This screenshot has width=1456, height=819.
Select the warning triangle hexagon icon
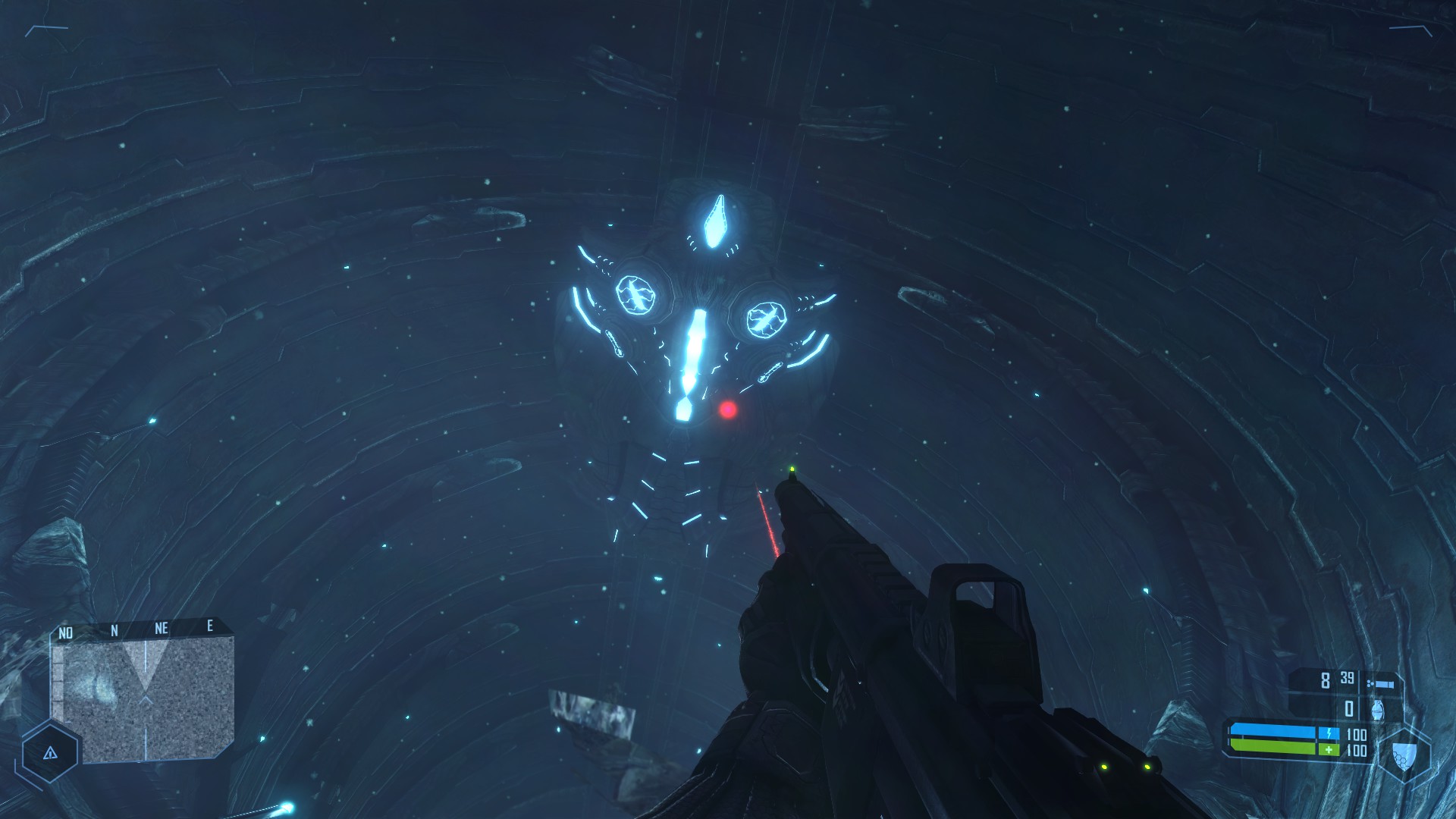50,753
